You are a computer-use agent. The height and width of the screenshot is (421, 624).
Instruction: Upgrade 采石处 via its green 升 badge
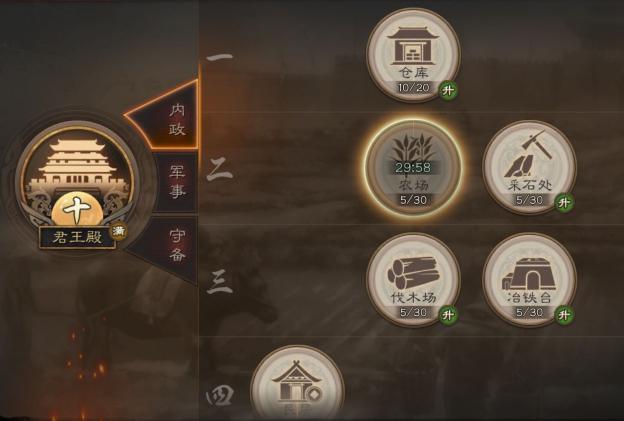pos(566,203)
